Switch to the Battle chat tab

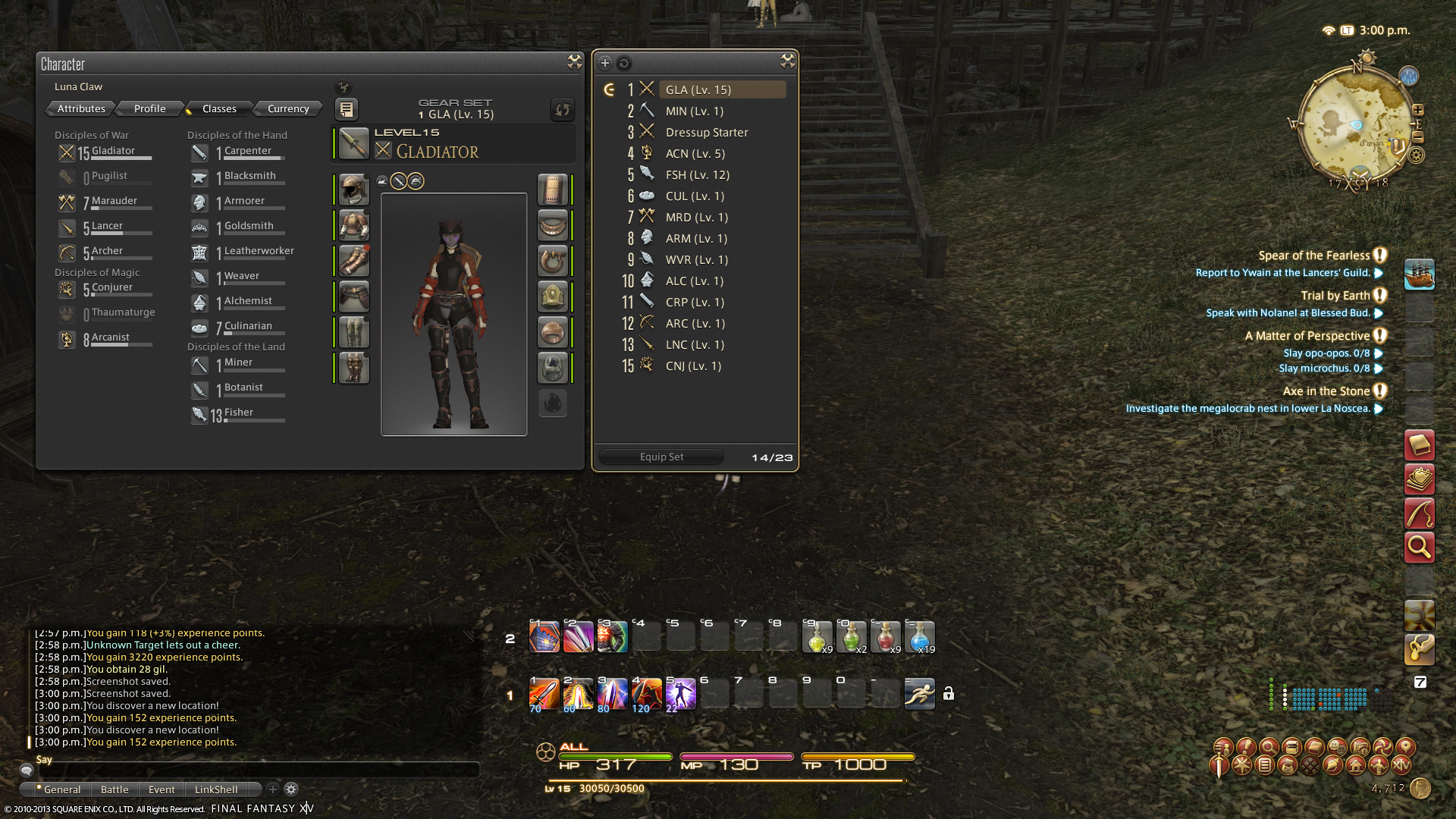[x=115, y=789]
